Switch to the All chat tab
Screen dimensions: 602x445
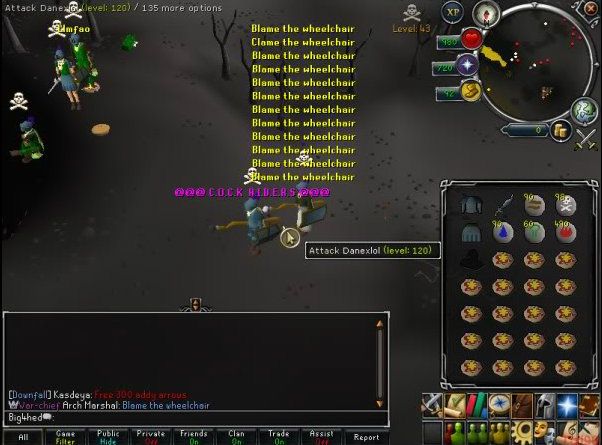(23, 437)
